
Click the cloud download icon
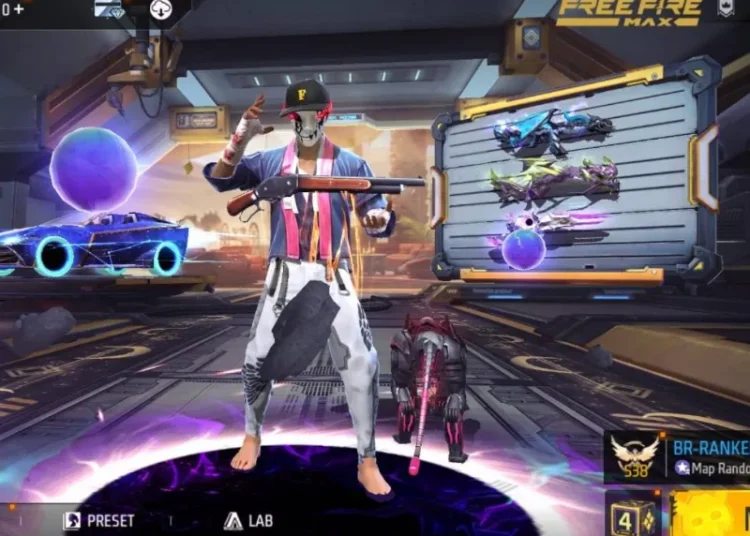point(161,9)
